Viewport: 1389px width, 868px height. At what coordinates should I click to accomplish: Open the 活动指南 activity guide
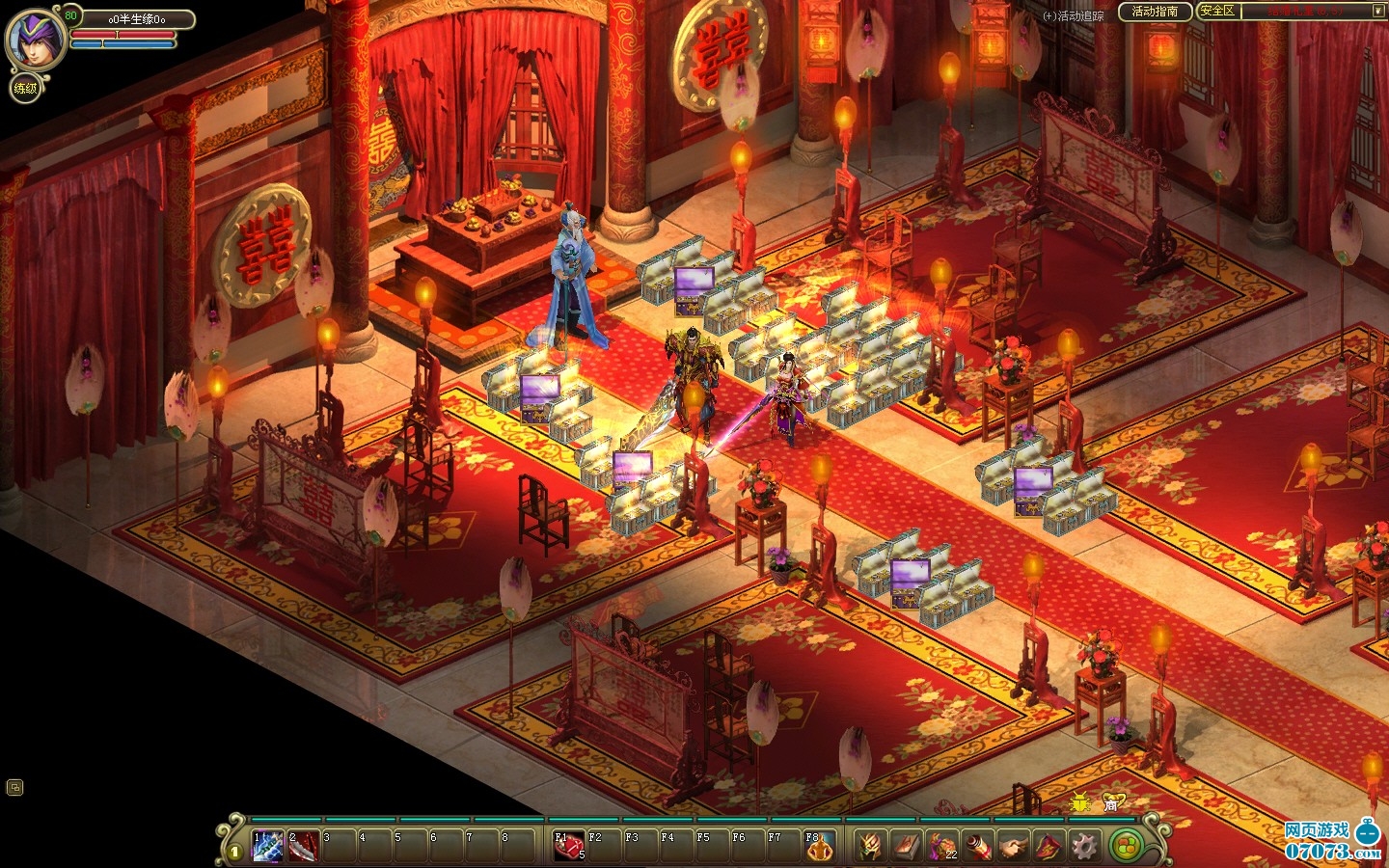1154,12
